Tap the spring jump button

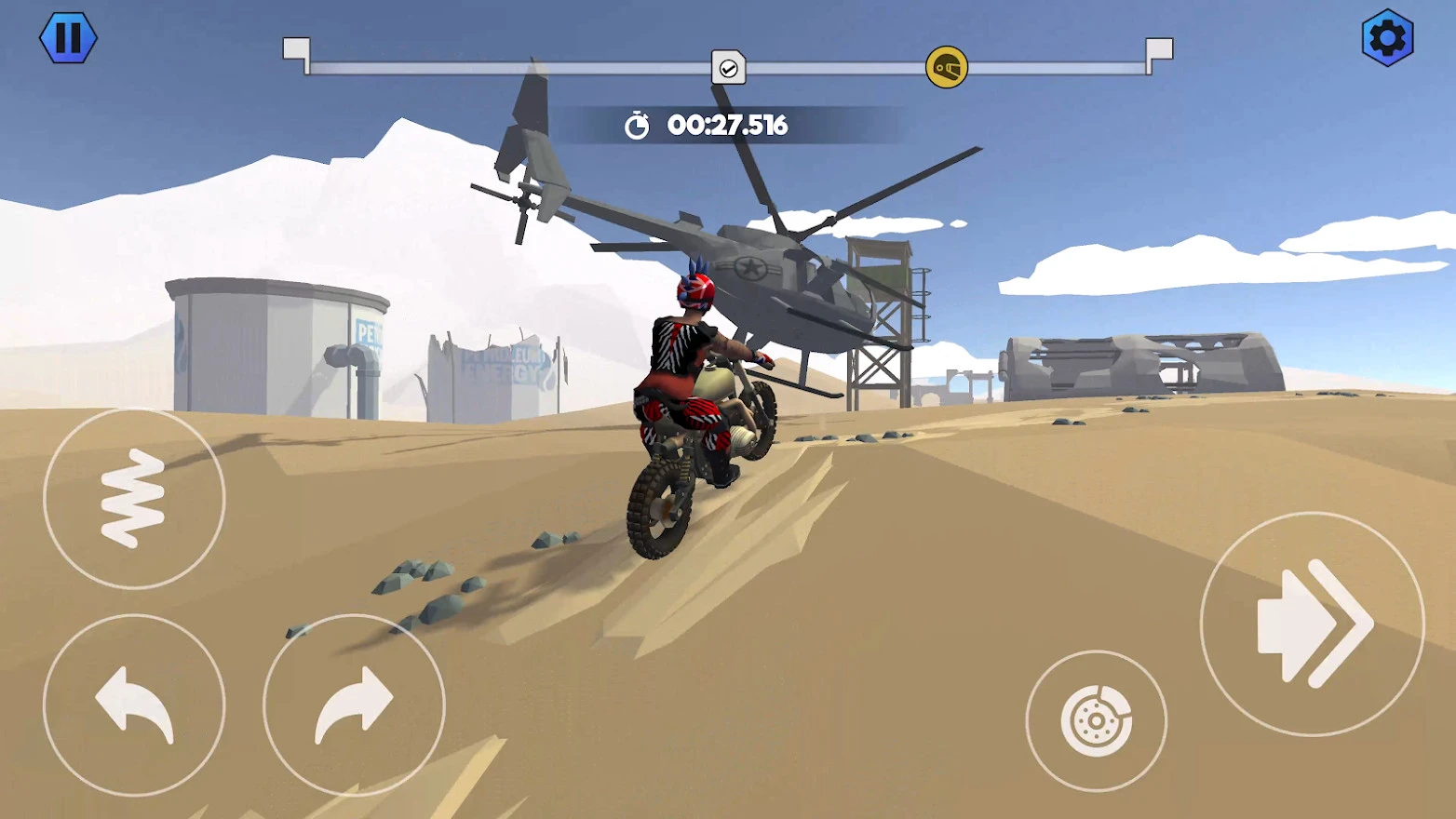[x=134, y=499]
